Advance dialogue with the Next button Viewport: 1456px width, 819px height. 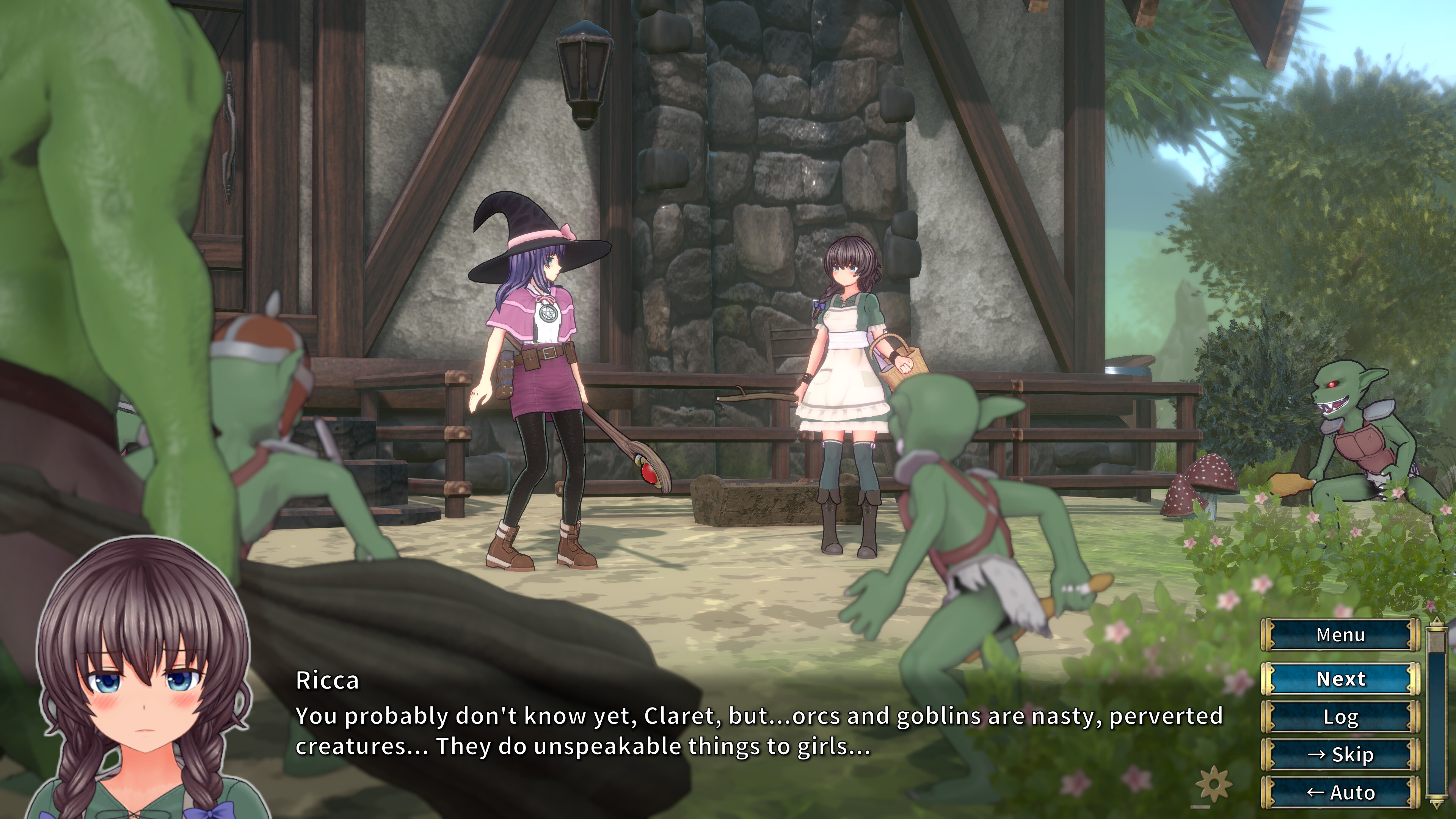point(1340,678)
